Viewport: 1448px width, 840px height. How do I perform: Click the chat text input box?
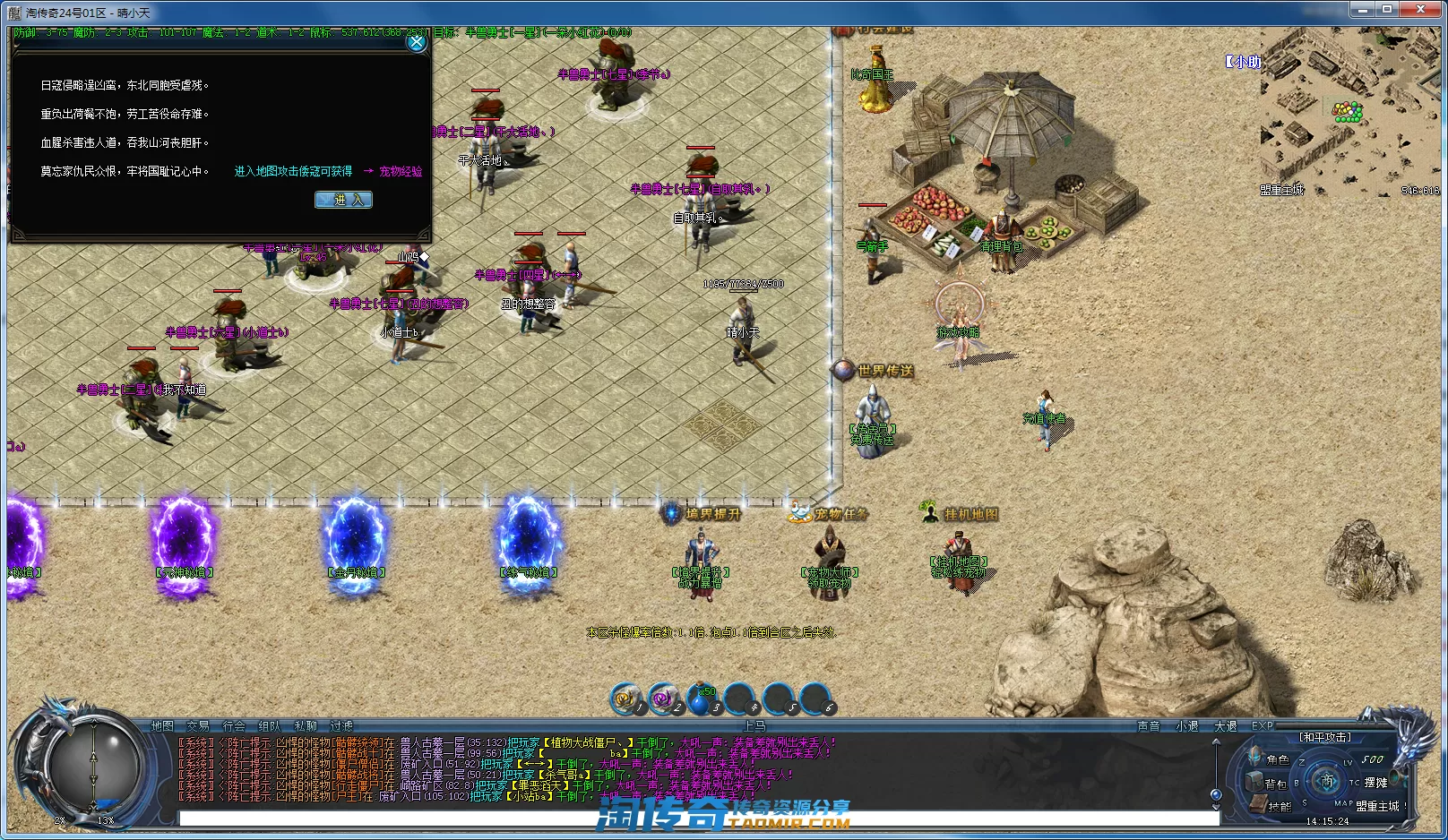tap(699, 819)
